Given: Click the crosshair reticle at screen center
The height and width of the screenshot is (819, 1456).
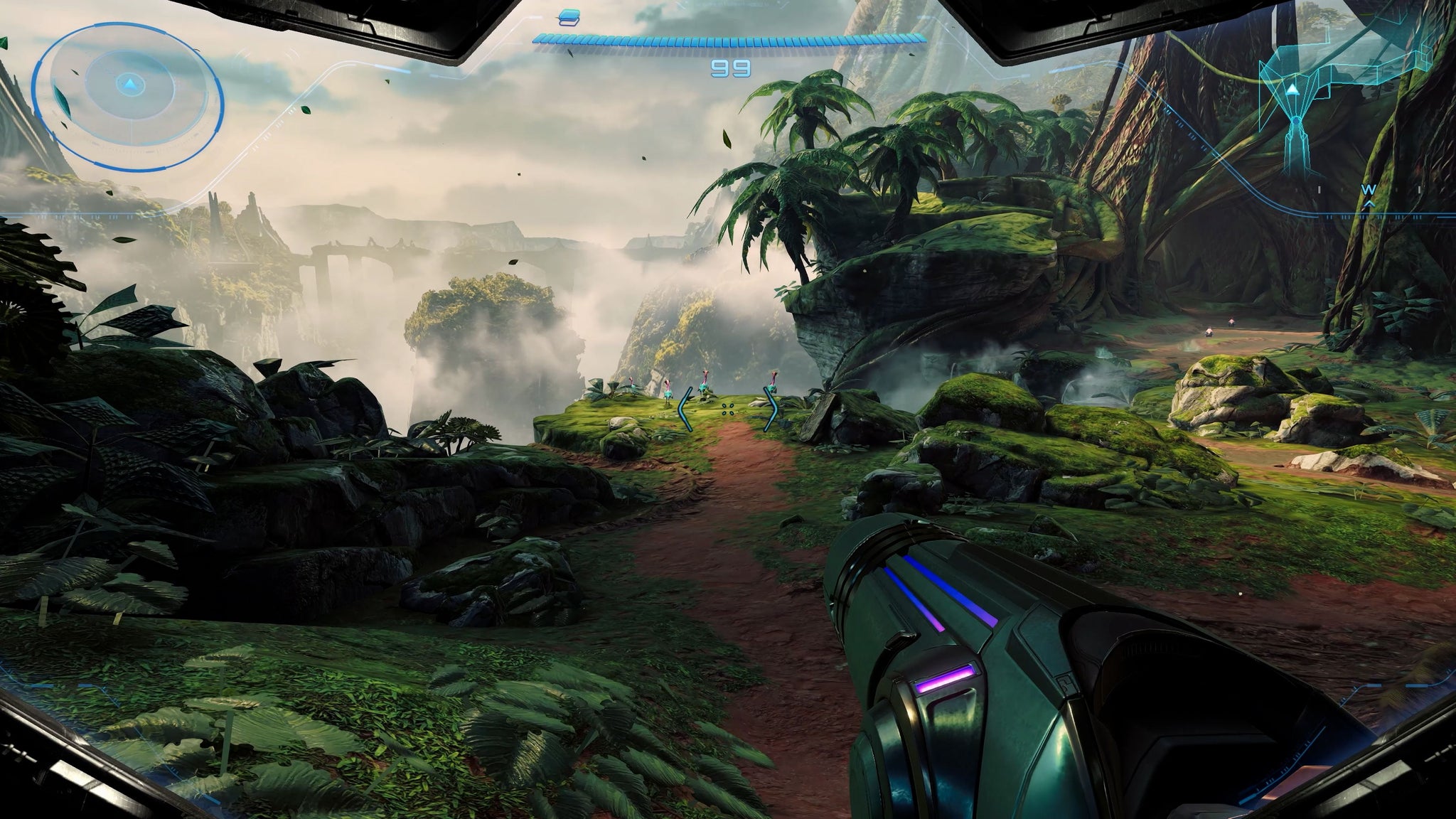Looking at the screenshot, I should [728, 409].
